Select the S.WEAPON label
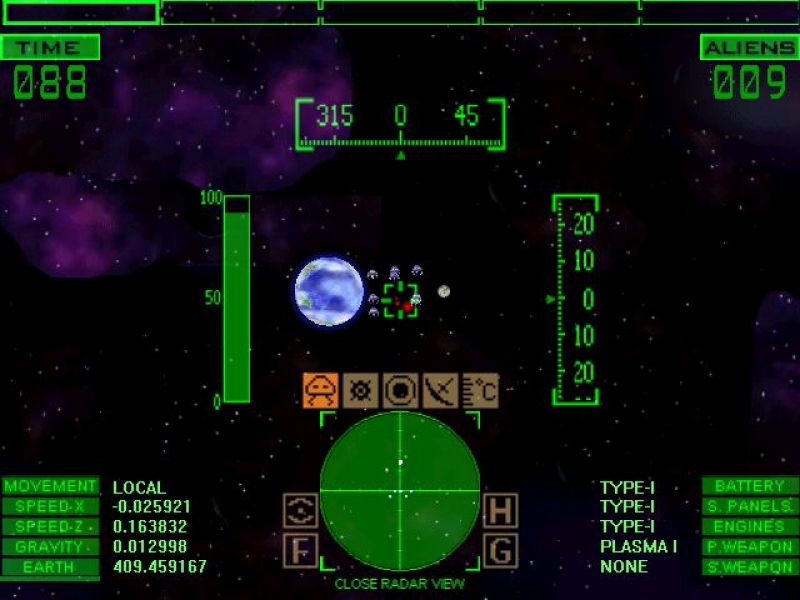 tap(749, 567)
